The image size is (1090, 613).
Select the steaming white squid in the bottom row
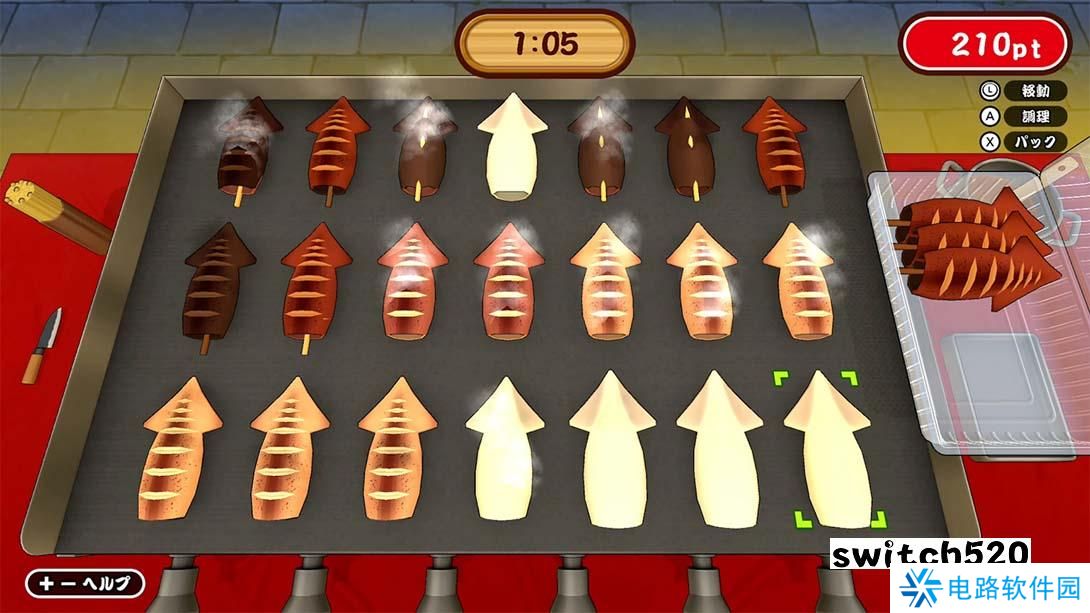pyautogui.click(x=503, y=450)
